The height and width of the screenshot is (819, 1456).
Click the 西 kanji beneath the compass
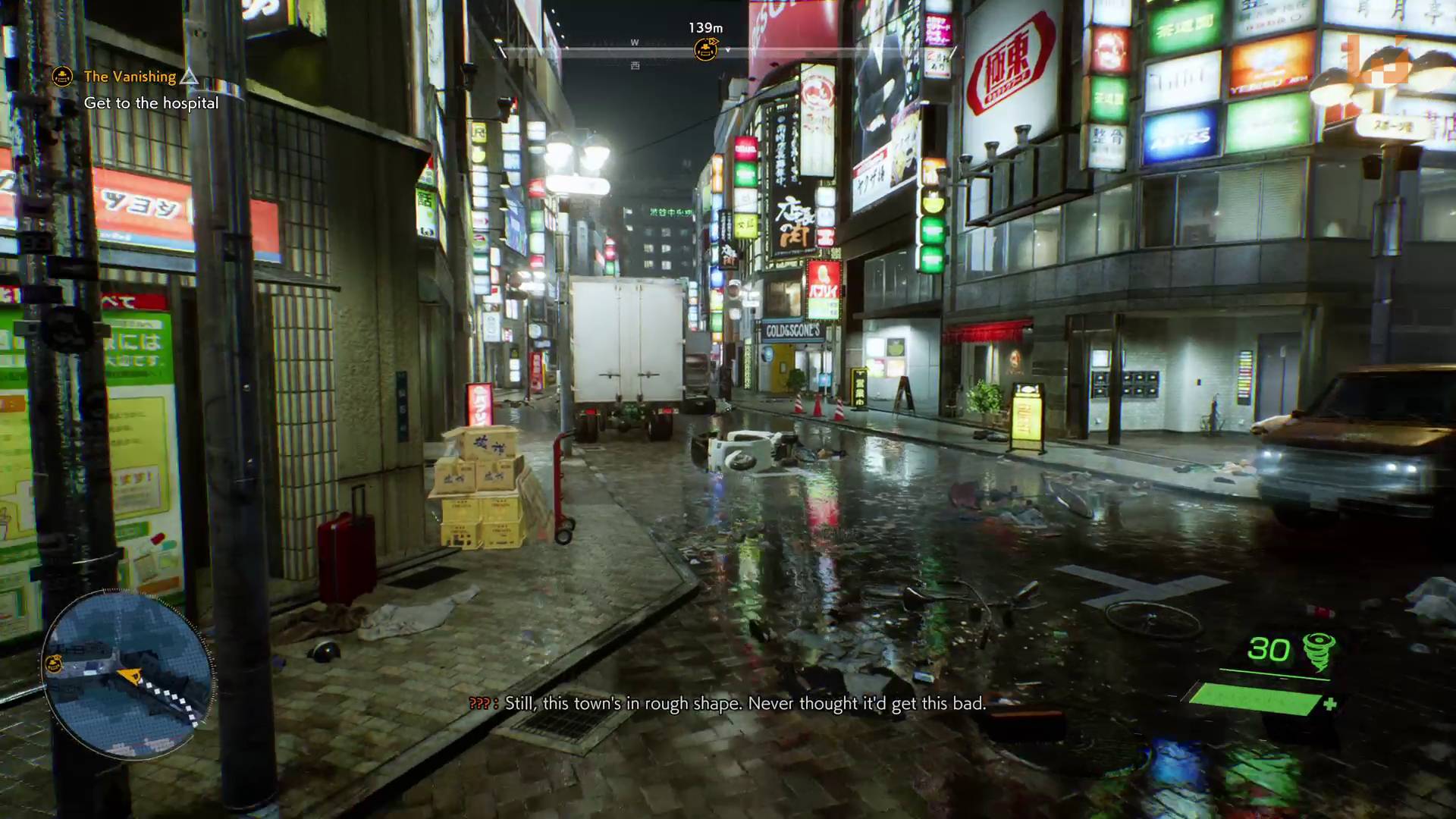(x=635, y=66)
